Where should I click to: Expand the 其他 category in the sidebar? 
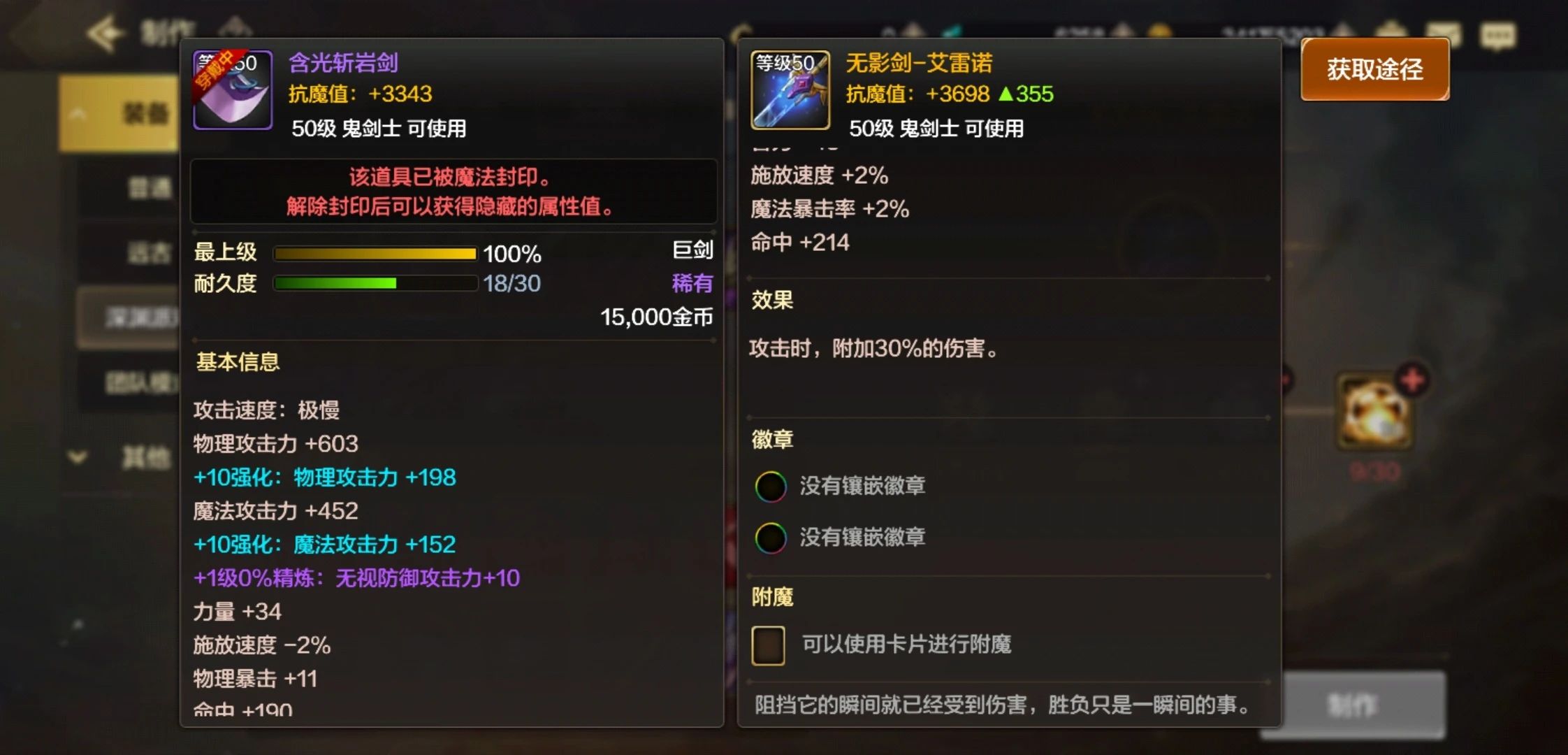(77, 456)
